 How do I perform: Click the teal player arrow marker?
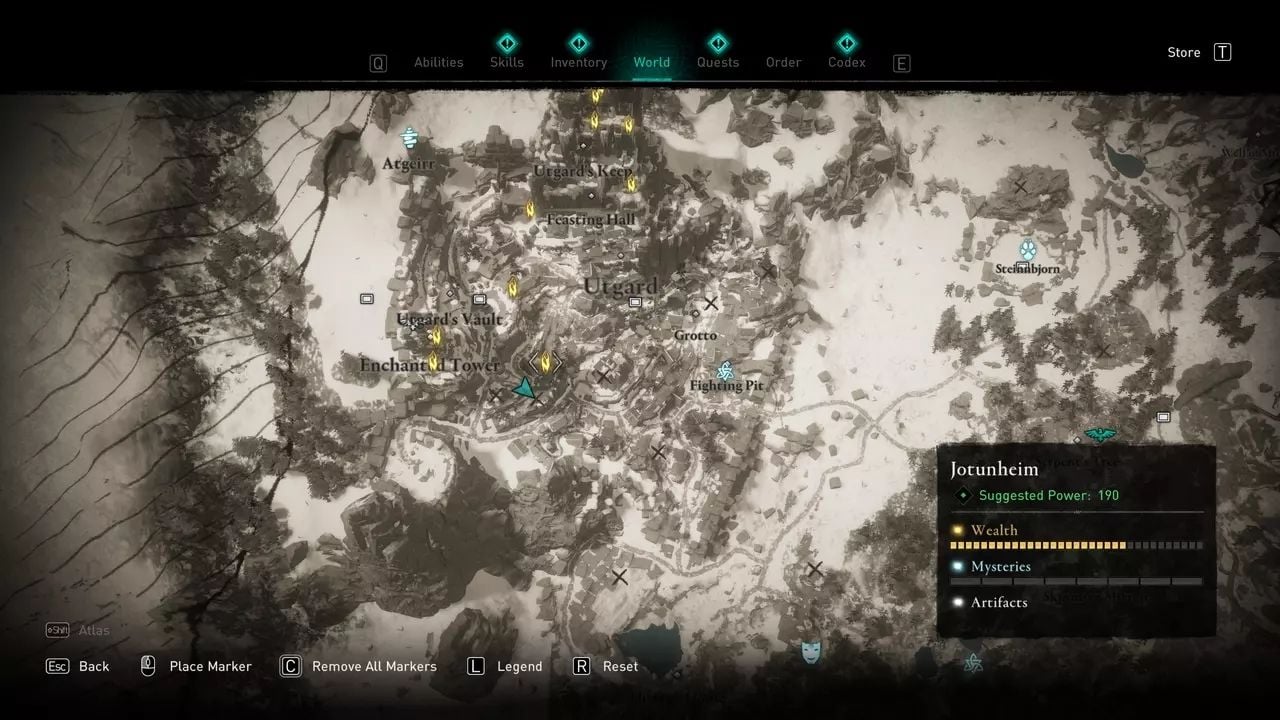[524, 389]
